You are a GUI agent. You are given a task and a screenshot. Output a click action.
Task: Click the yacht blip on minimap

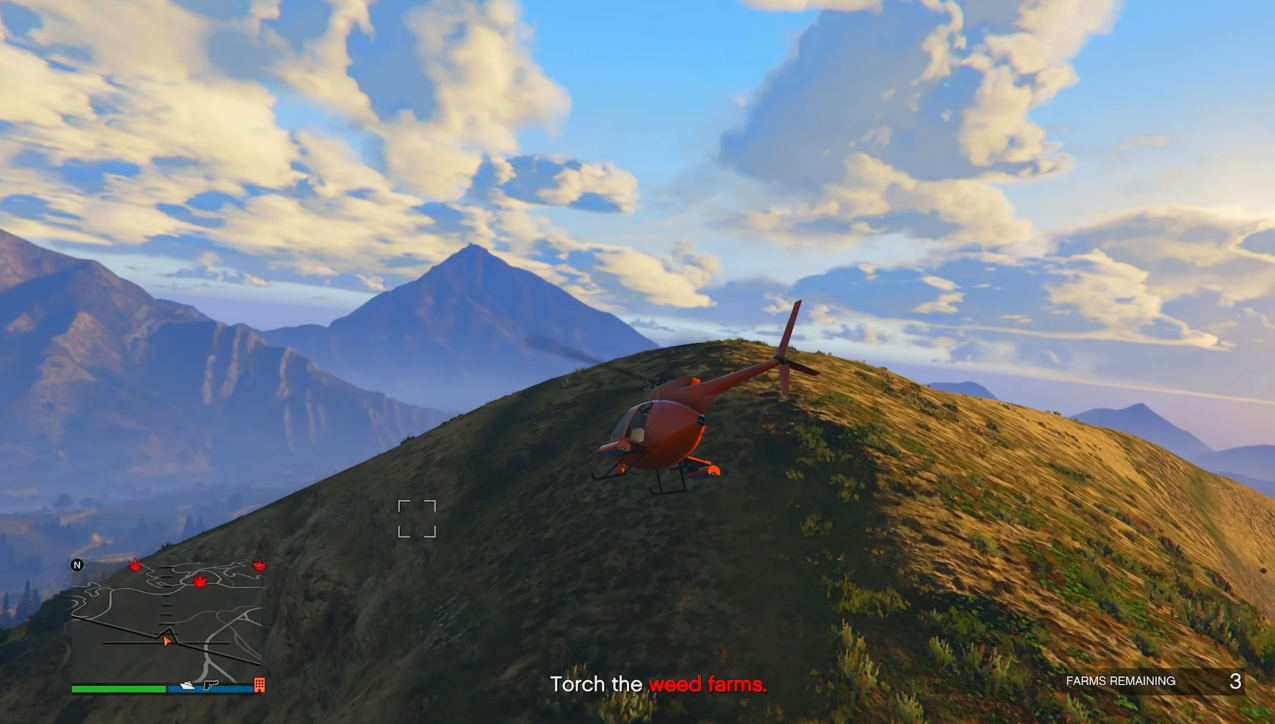tap(187, 686)
